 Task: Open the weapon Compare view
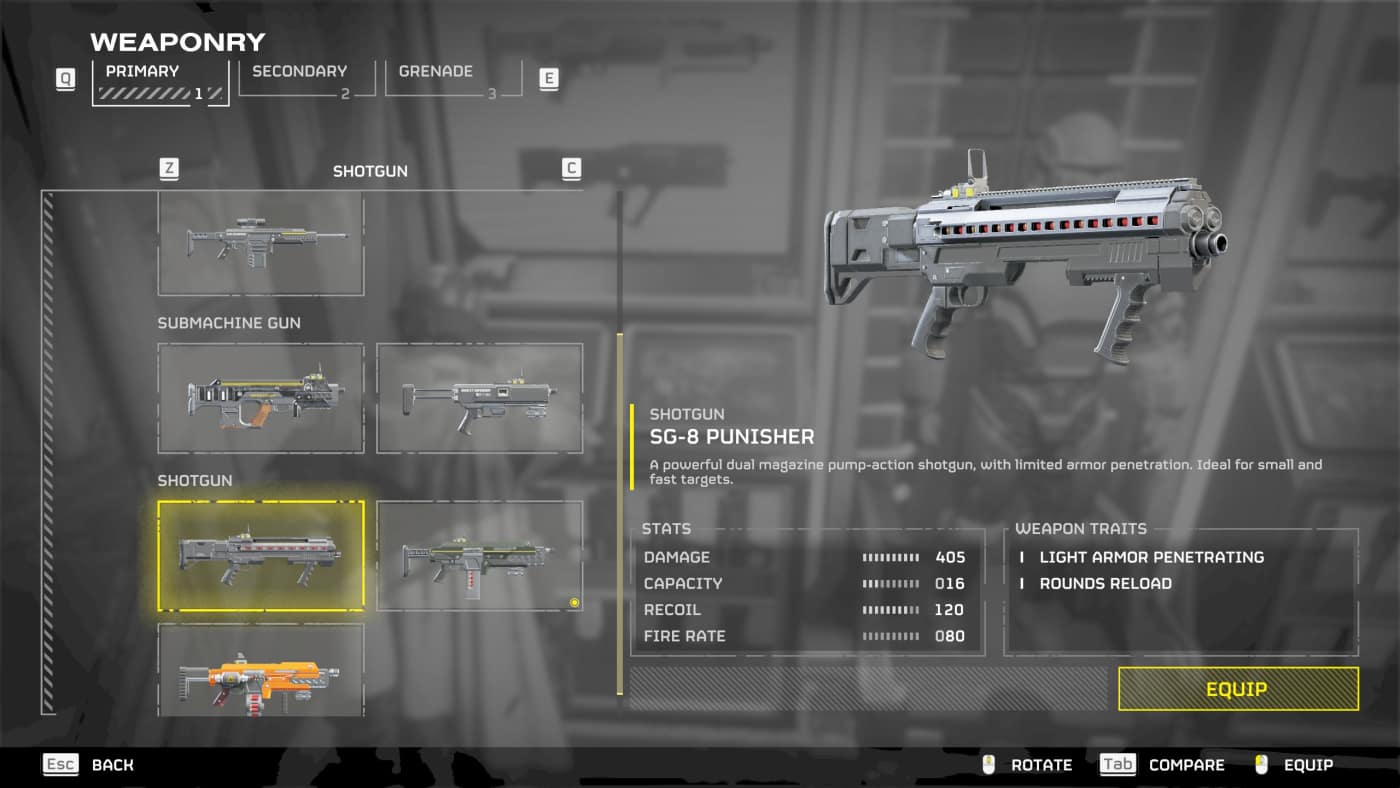(x=1163, y=765)
